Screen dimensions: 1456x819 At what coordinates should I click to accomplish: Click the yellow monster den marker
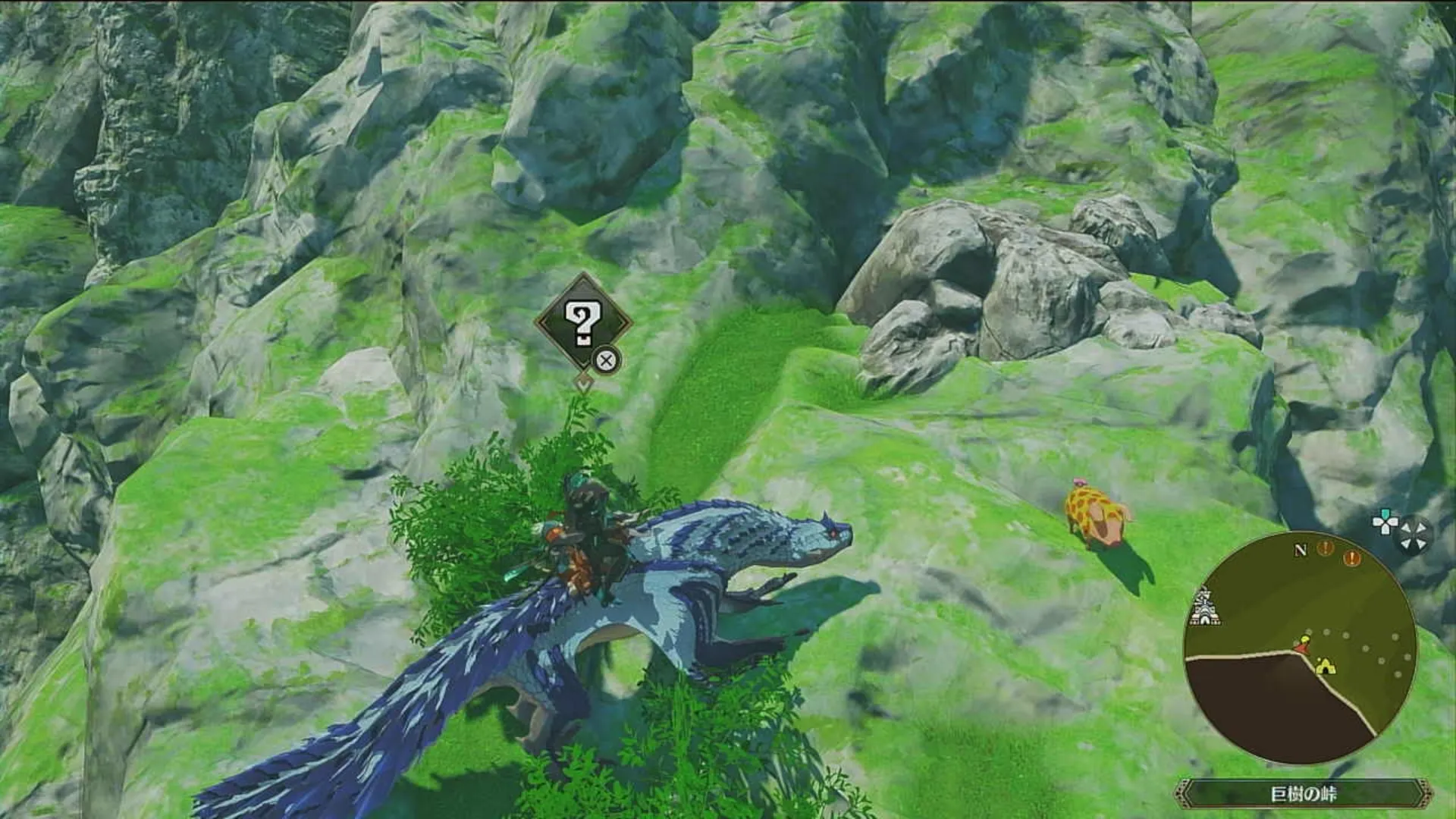1325,666
